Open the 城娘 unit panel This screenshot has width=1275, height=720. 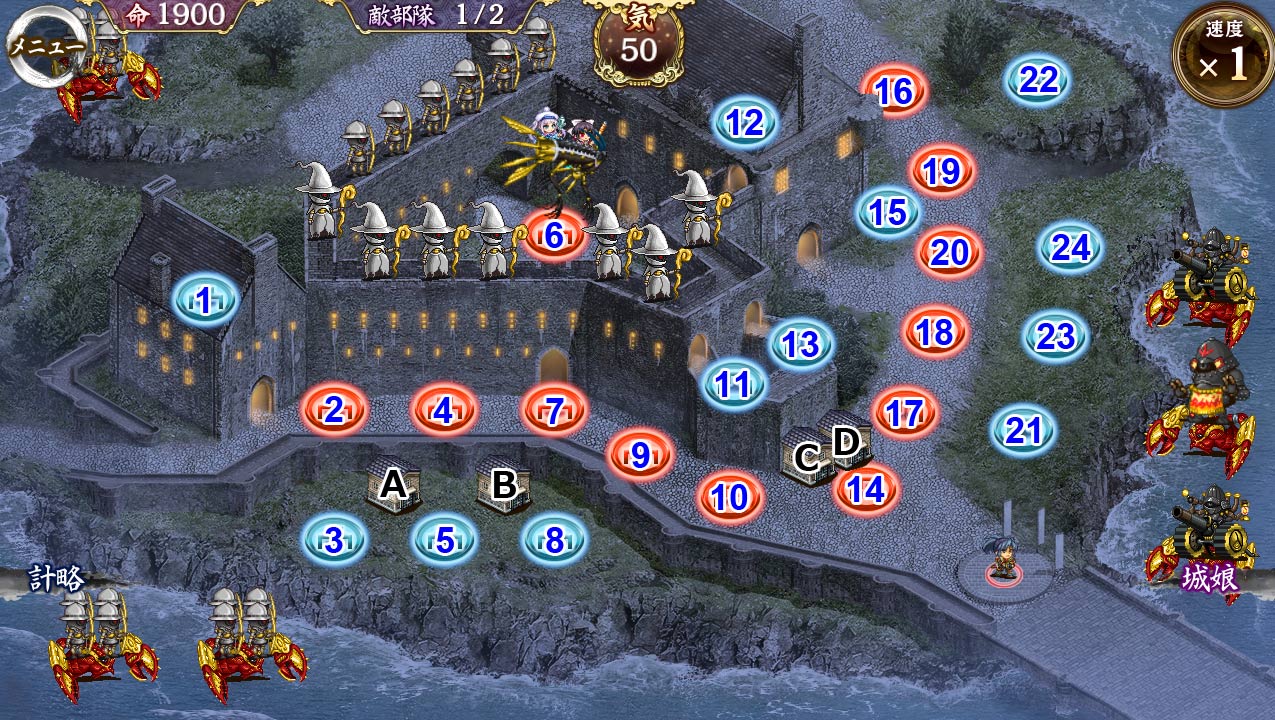1210,578
